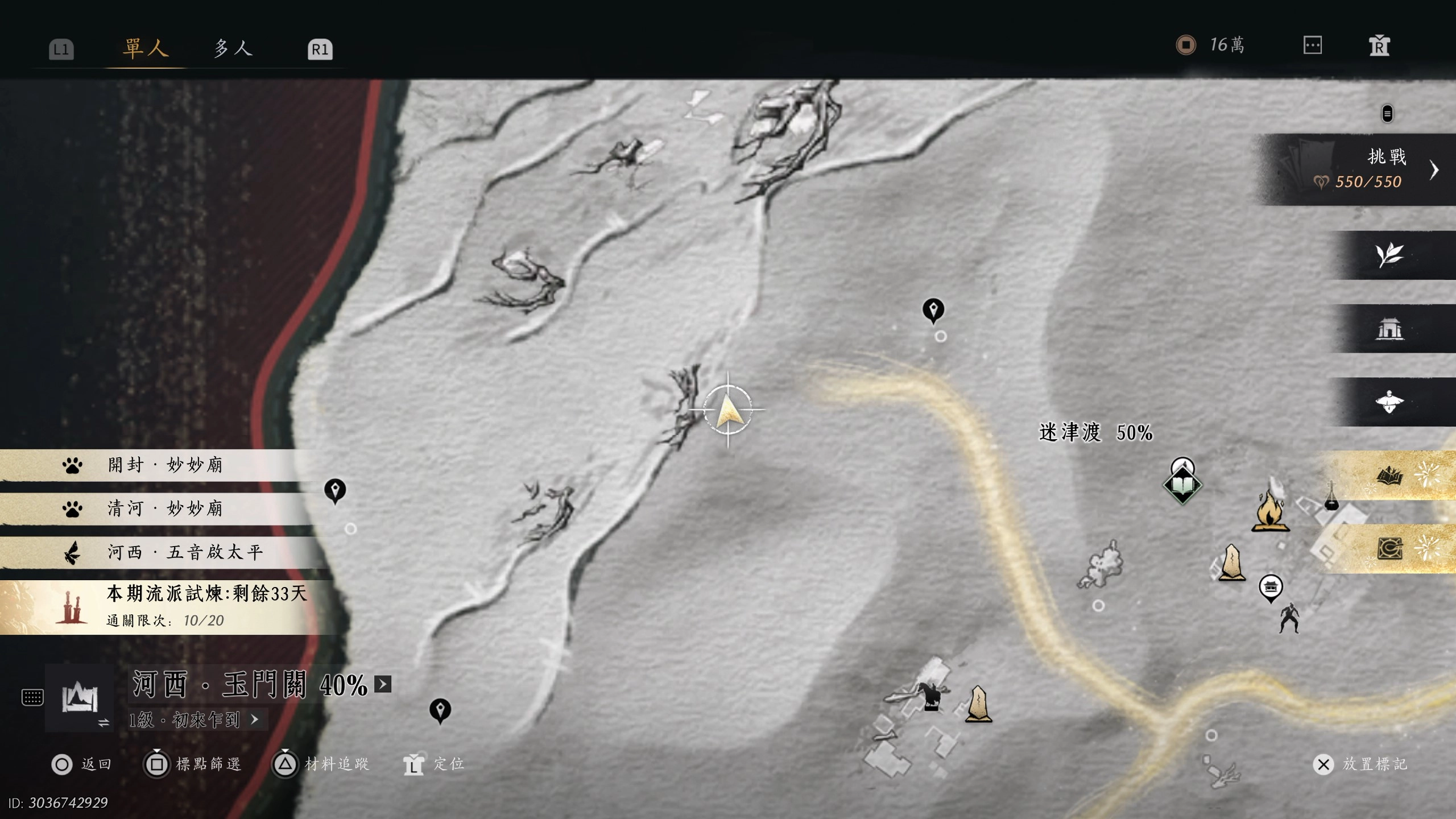Viewport: 1456px width, 819px height.
Task: Expand the 河西·玉門關 40% region details arrow
Action: (x=380, y=685)
